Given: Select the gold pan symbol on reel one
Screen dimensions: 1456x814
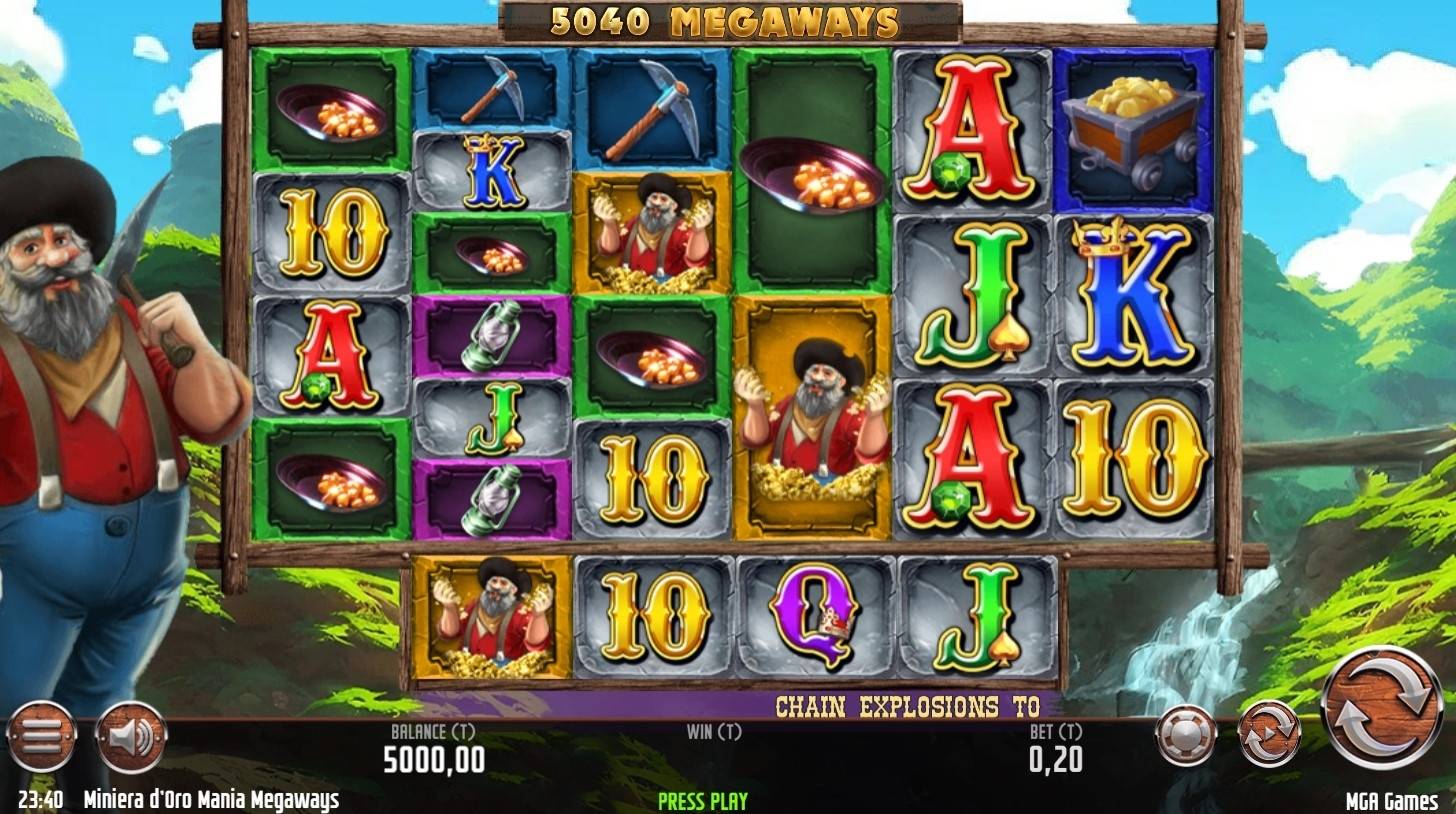Looking at the screenshot, I should (x=330, y=110).
